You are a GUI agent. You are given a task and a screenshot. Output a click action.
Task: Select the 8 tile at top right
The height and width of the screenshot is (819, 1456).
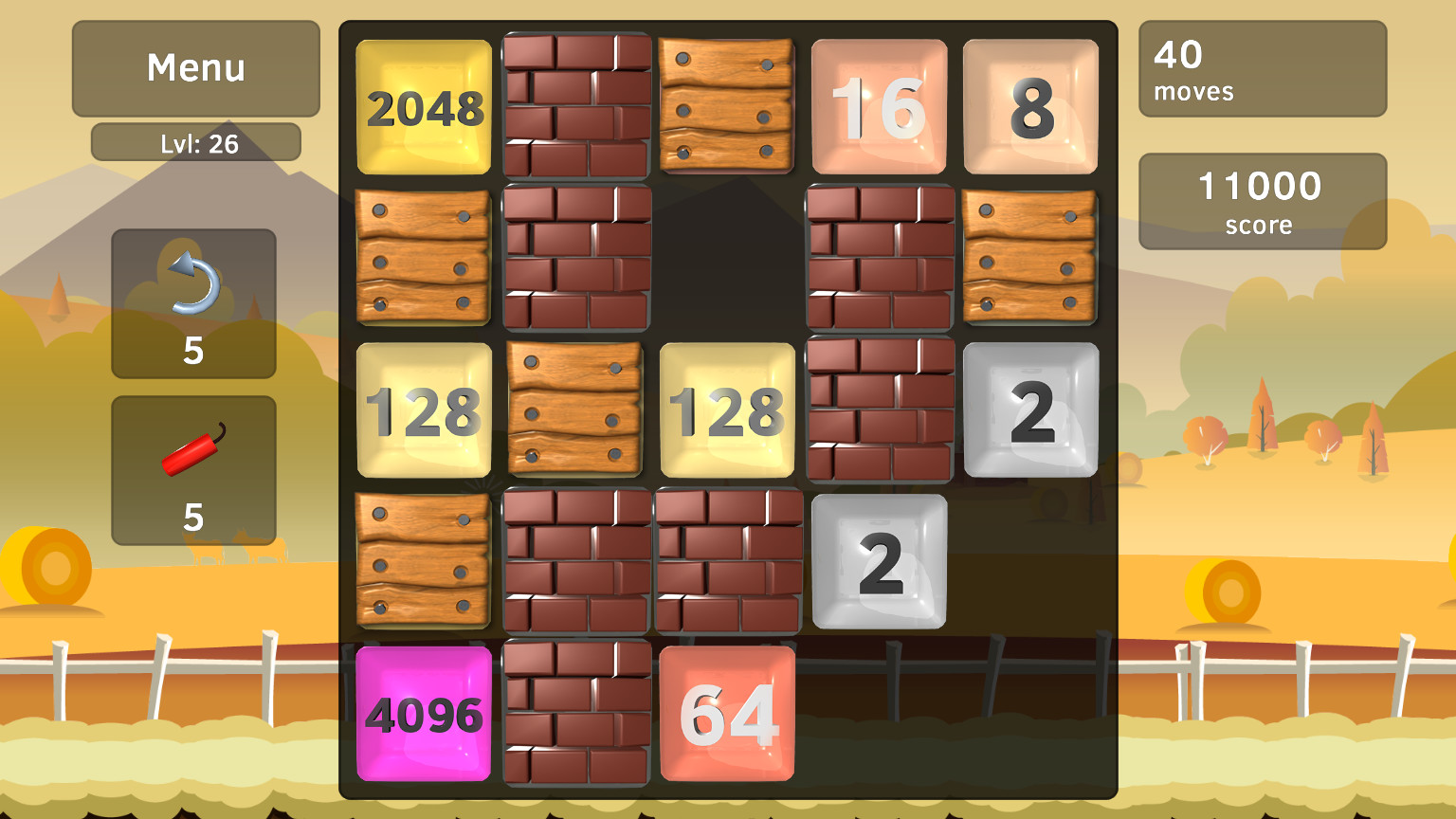pos(1030,107)
